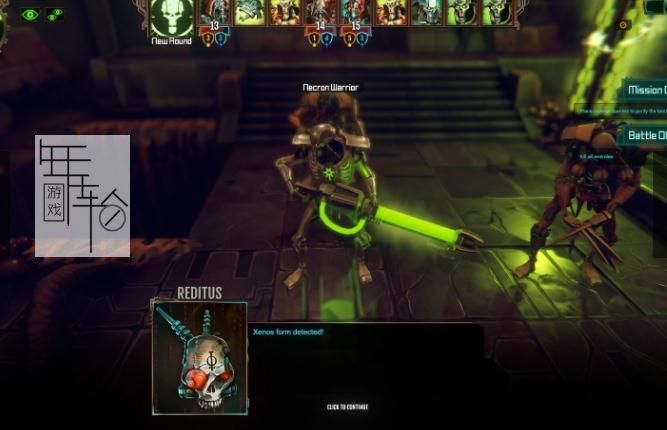667x430 pixels.
Task: Open the Battle Objectives panel
Action: [646, 135]
